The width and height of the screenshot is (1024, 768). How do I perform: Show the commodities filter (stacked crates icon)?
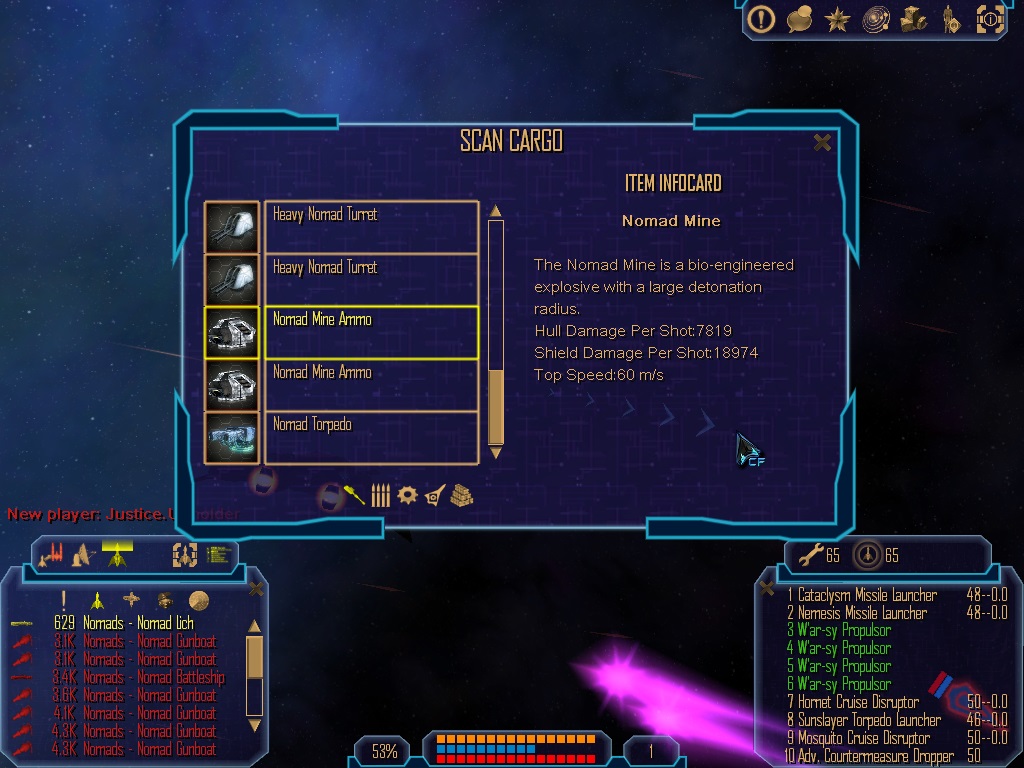tap(461, 495)
